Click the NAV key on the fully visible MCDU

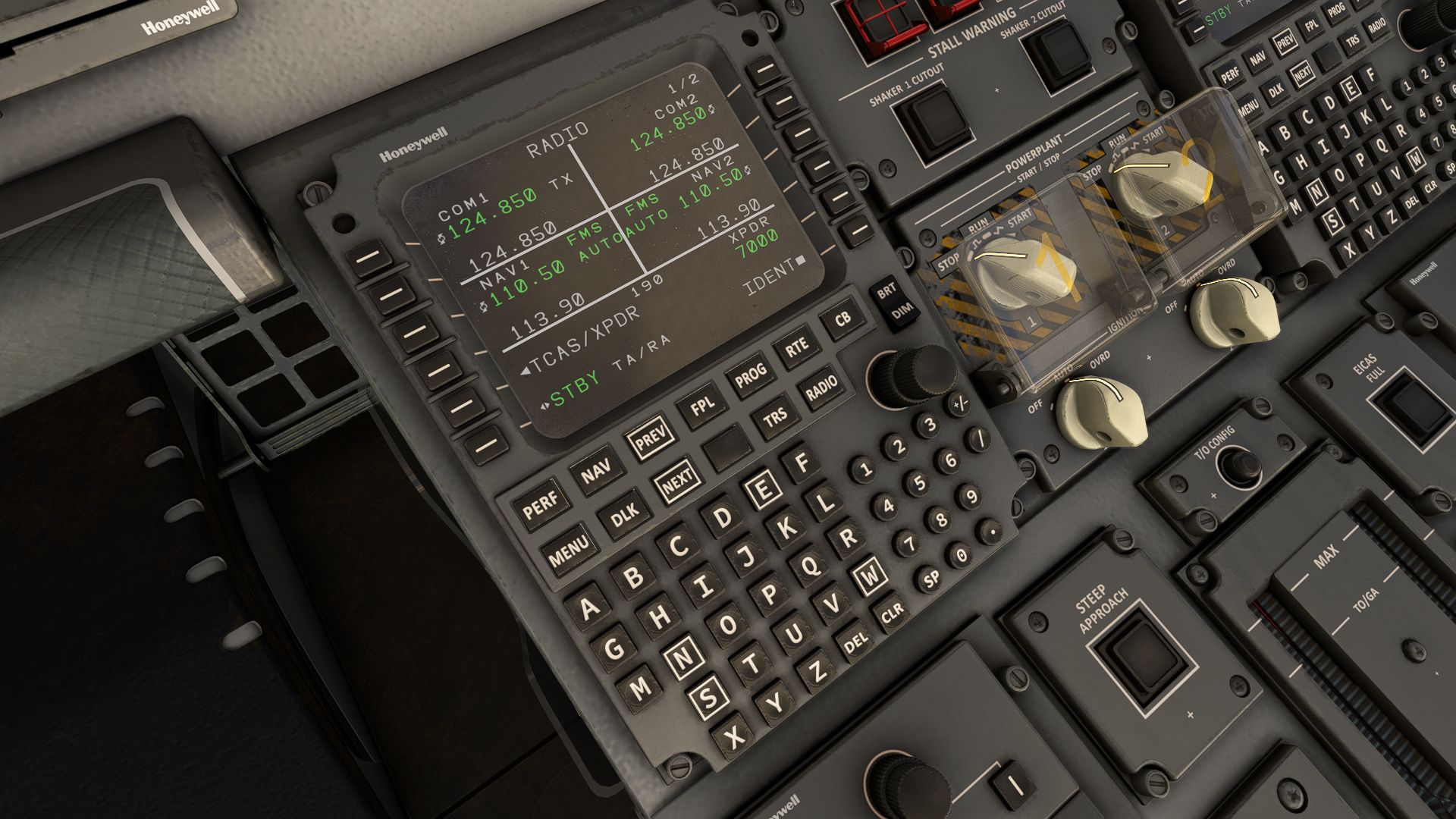point(596,474)
